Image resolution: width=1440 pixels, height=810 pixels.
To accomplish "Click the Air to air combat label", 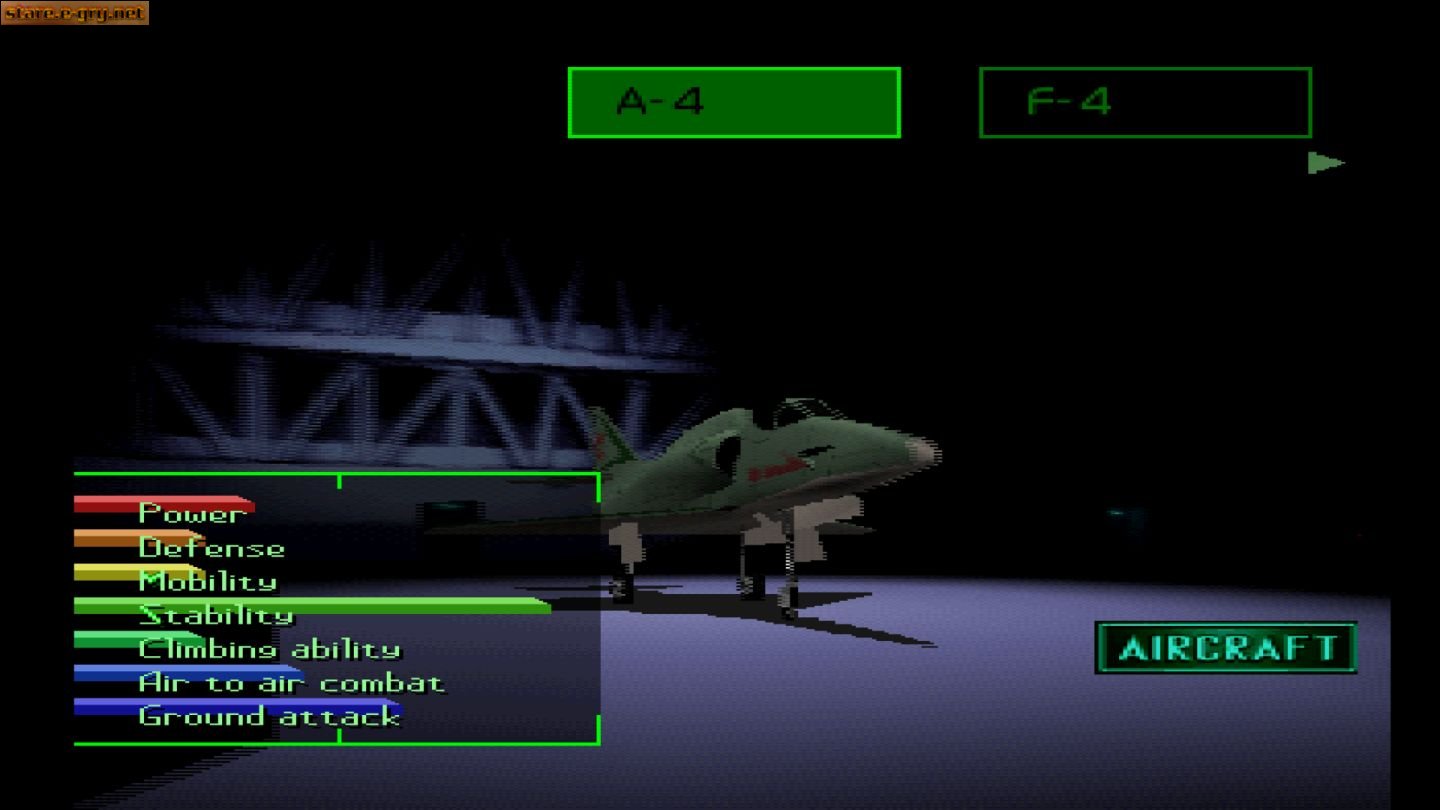I will click(290, 683).
